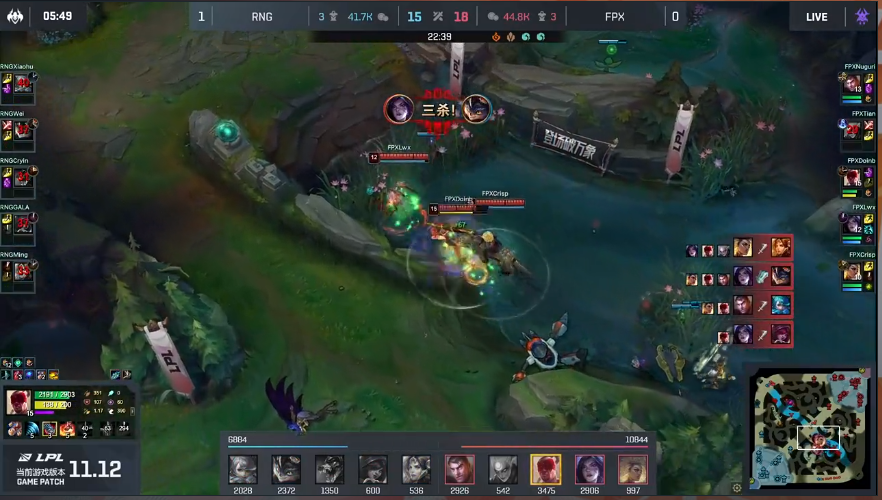Pick the blue-team champion with 600 gold
882x500 pixels.
point(373,469)
